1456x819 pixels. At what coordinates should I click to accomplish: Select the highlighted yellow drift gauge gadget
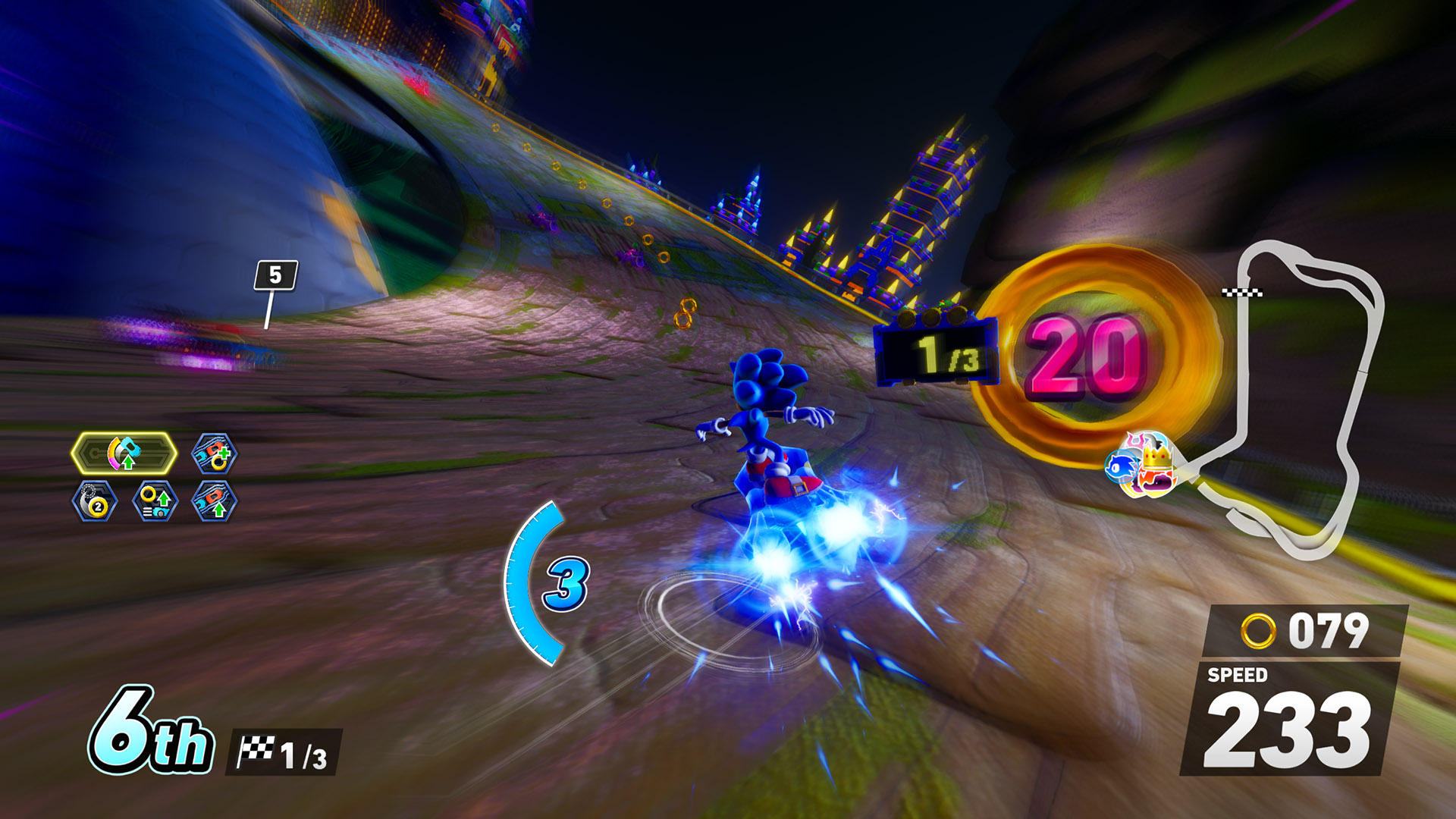click(x=124, y=453)
